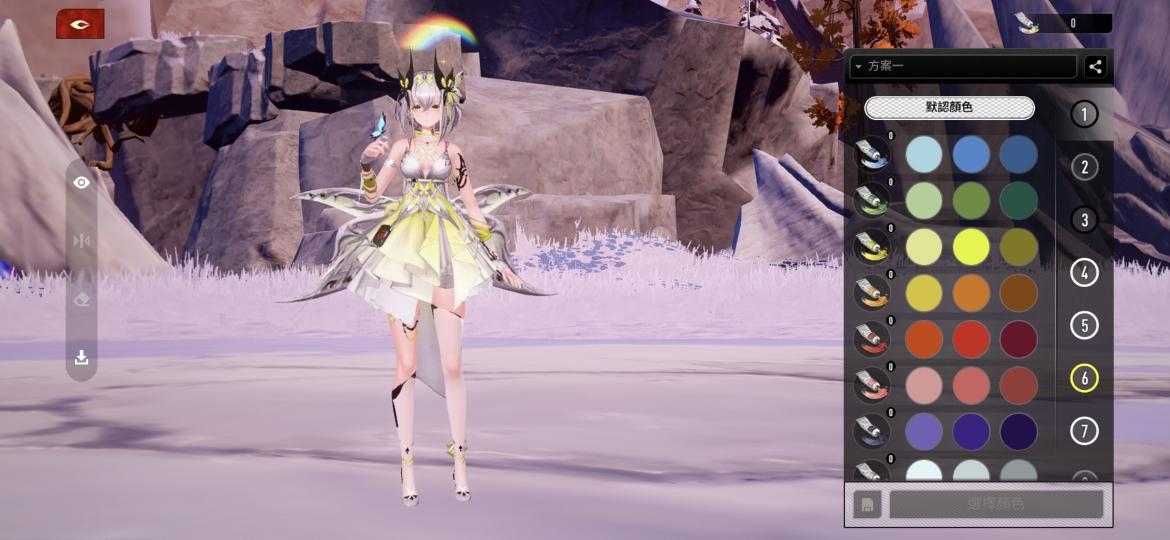This screenshot has height=540, width=1170.
Task: Pick the light blue color swatch
Action: tap(924, 154)
